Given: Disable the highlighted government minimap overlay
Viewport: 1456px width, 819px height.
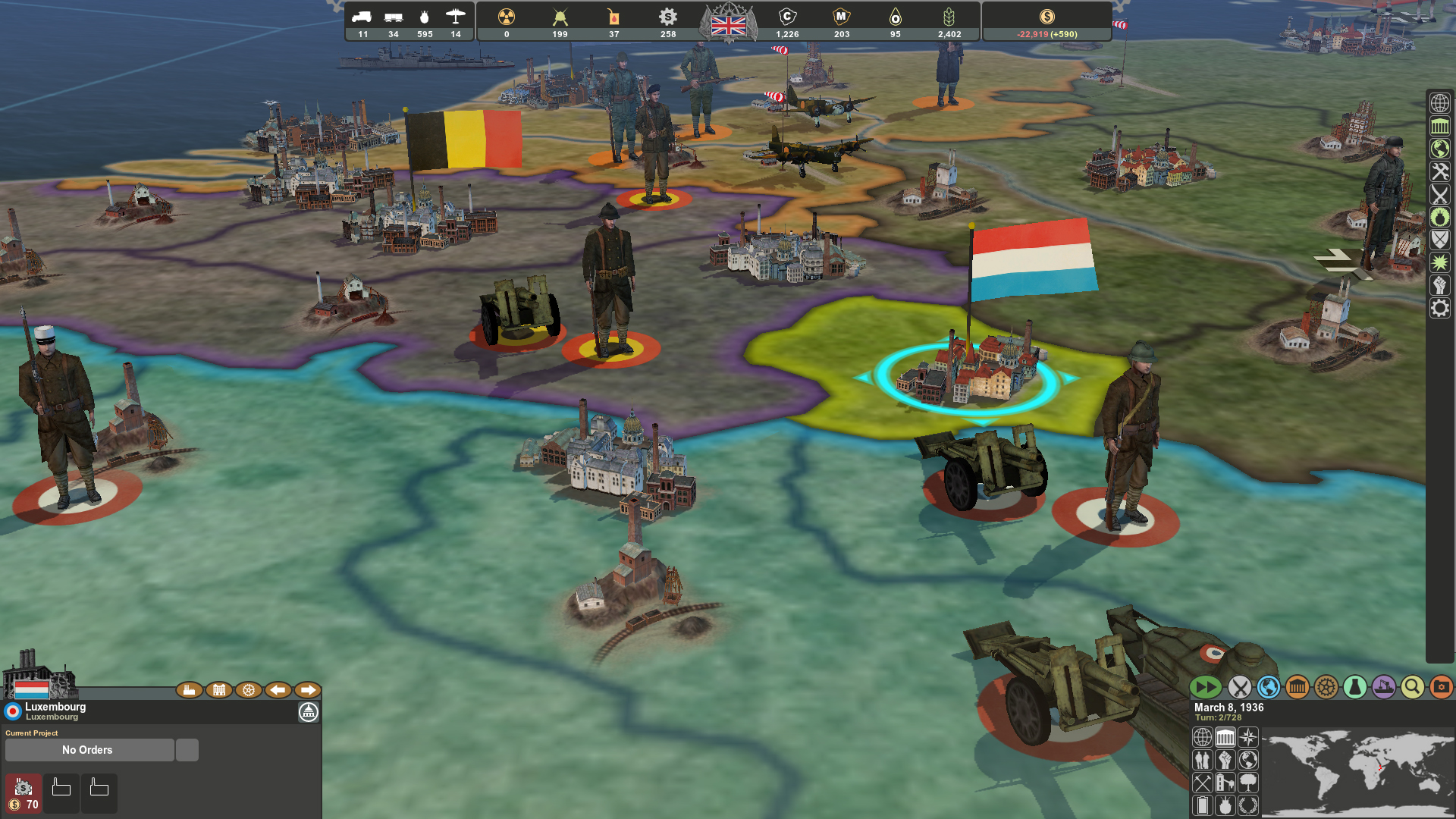Looking at the screenshot, I should click(1225, 737).
